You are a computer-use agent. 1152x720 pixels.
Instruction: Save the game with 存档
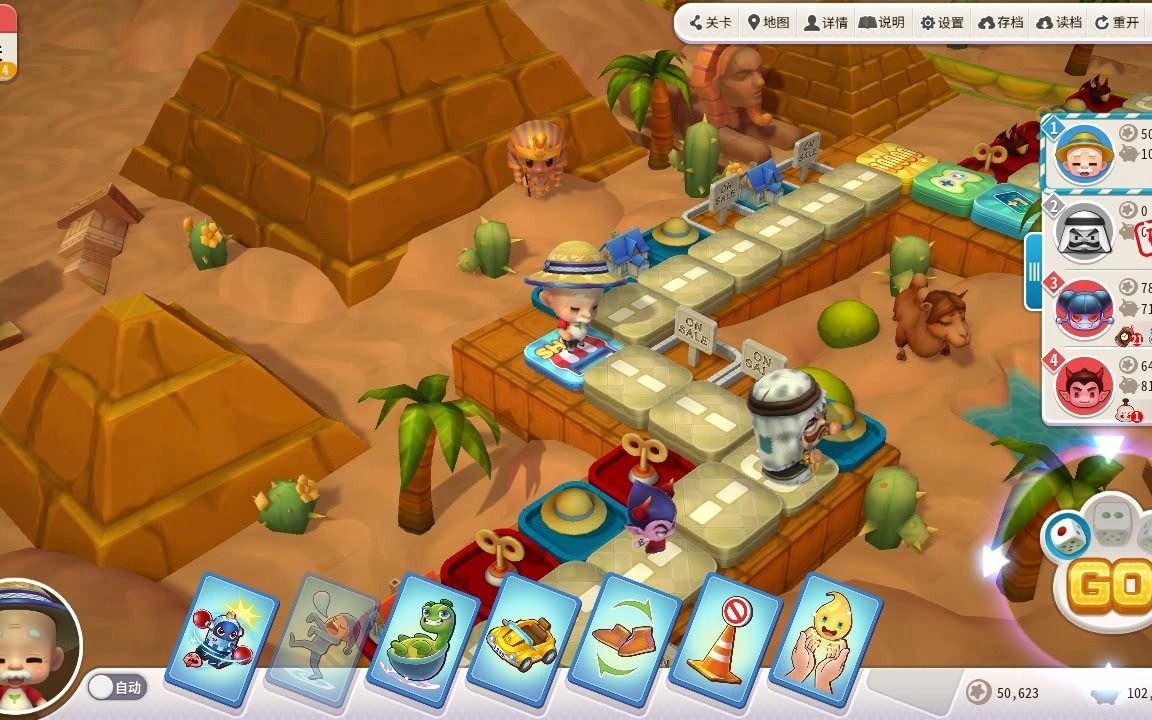pos(1001,23)
